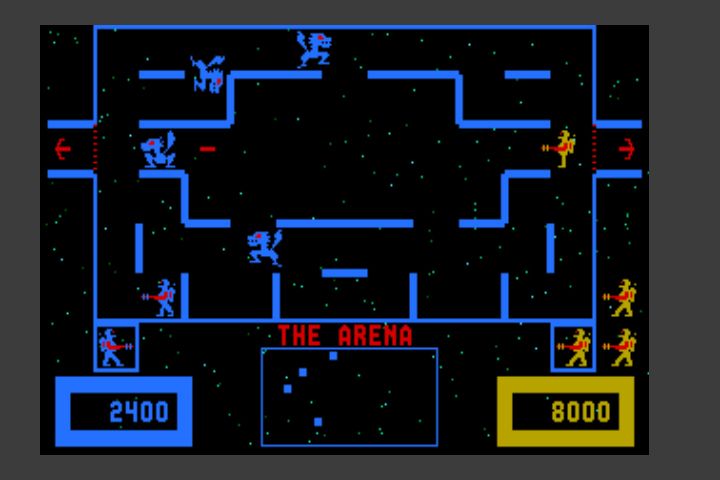Screen dimensions: 720x480
Task: Select the blue reserve worrior in spawn box
Action: 114,347
